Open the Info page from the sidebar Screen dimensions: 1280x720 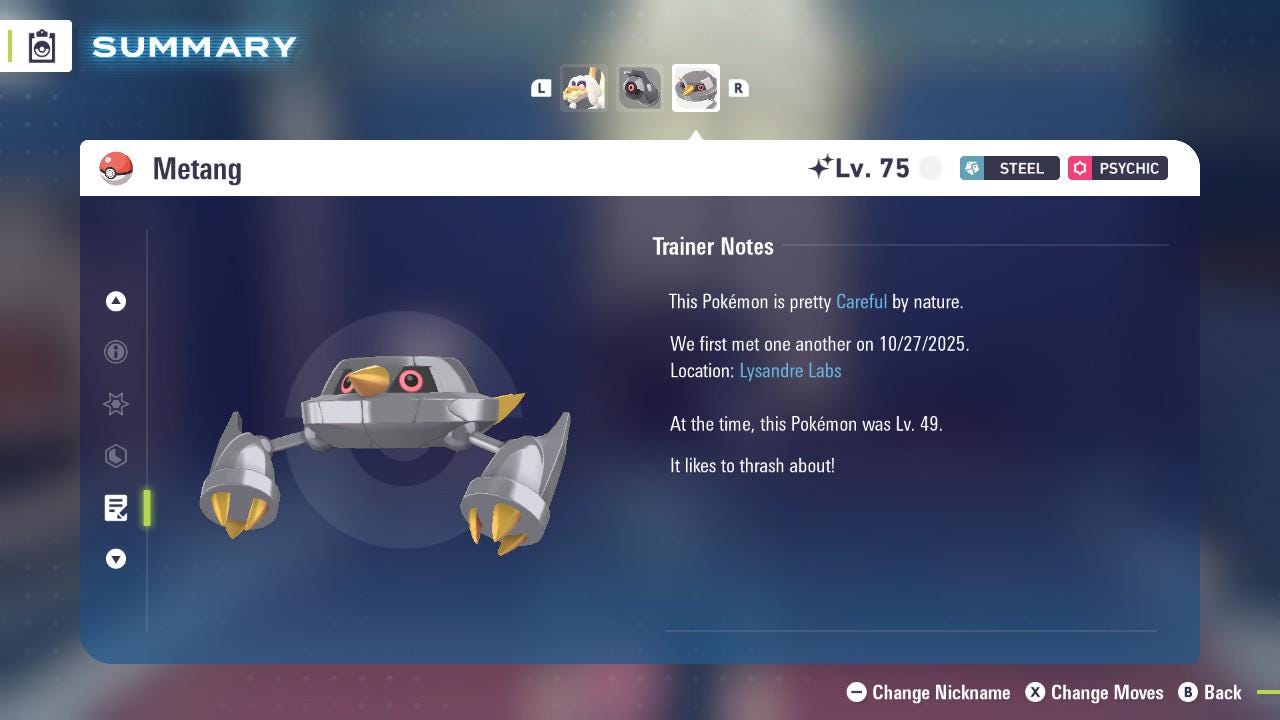pos(116,352)
